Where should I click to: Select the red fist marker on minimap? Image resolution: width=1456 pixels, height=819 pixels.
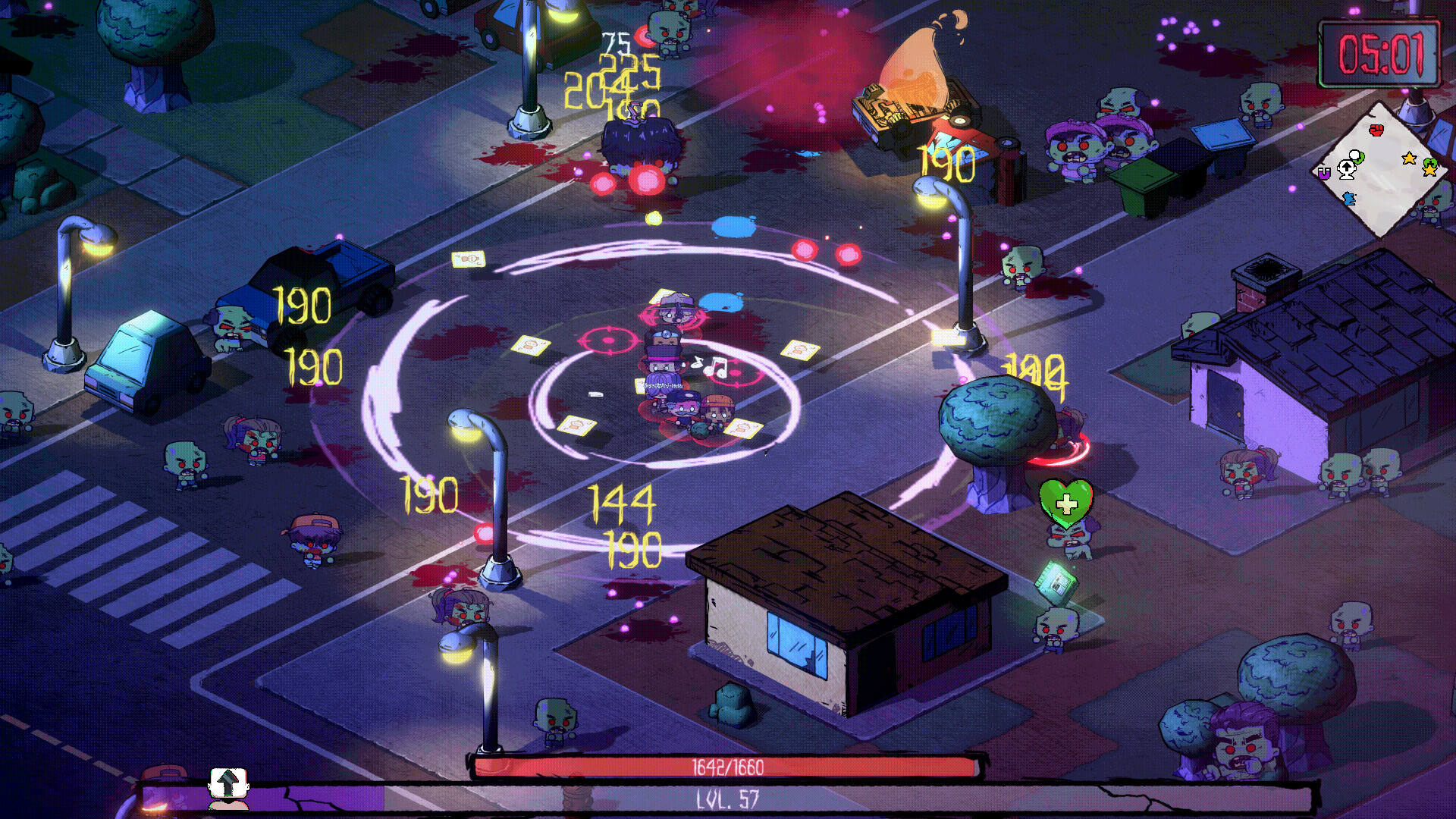[x=1376, y=130]
